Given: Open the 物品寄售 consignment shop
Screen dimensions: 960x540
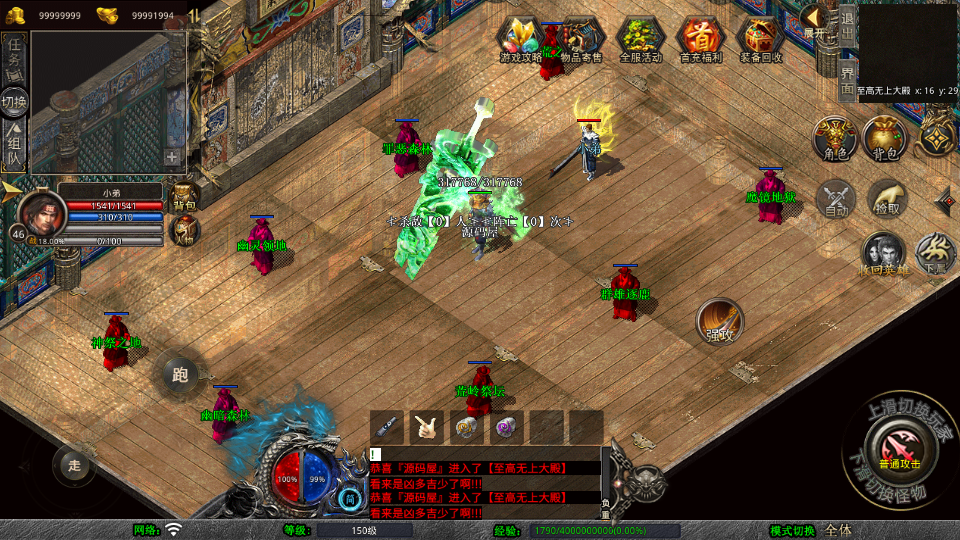Looking at the screenshot, I should tap(581, 40).
